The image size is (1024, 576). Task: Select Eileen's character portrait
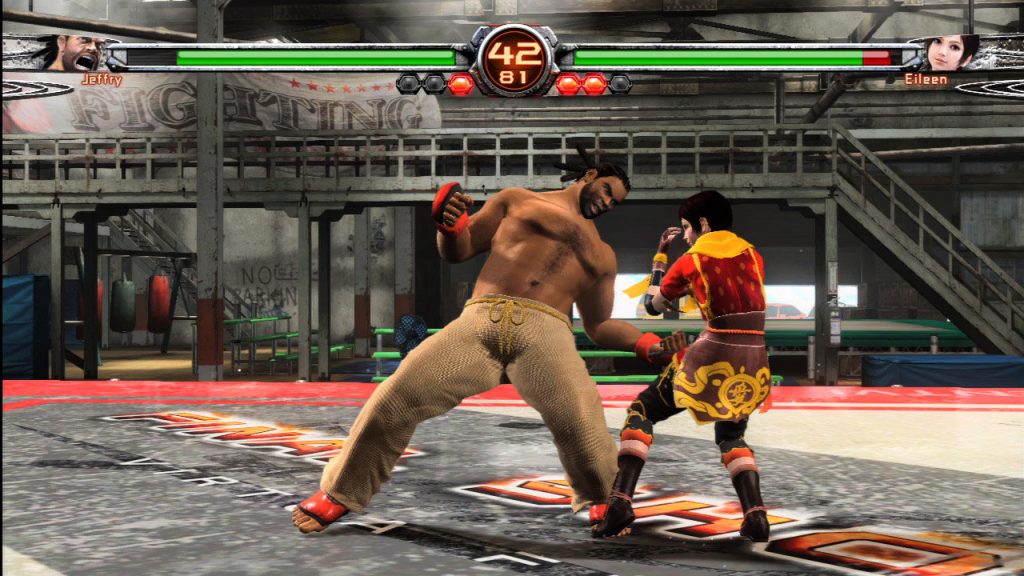pos(948,52)
